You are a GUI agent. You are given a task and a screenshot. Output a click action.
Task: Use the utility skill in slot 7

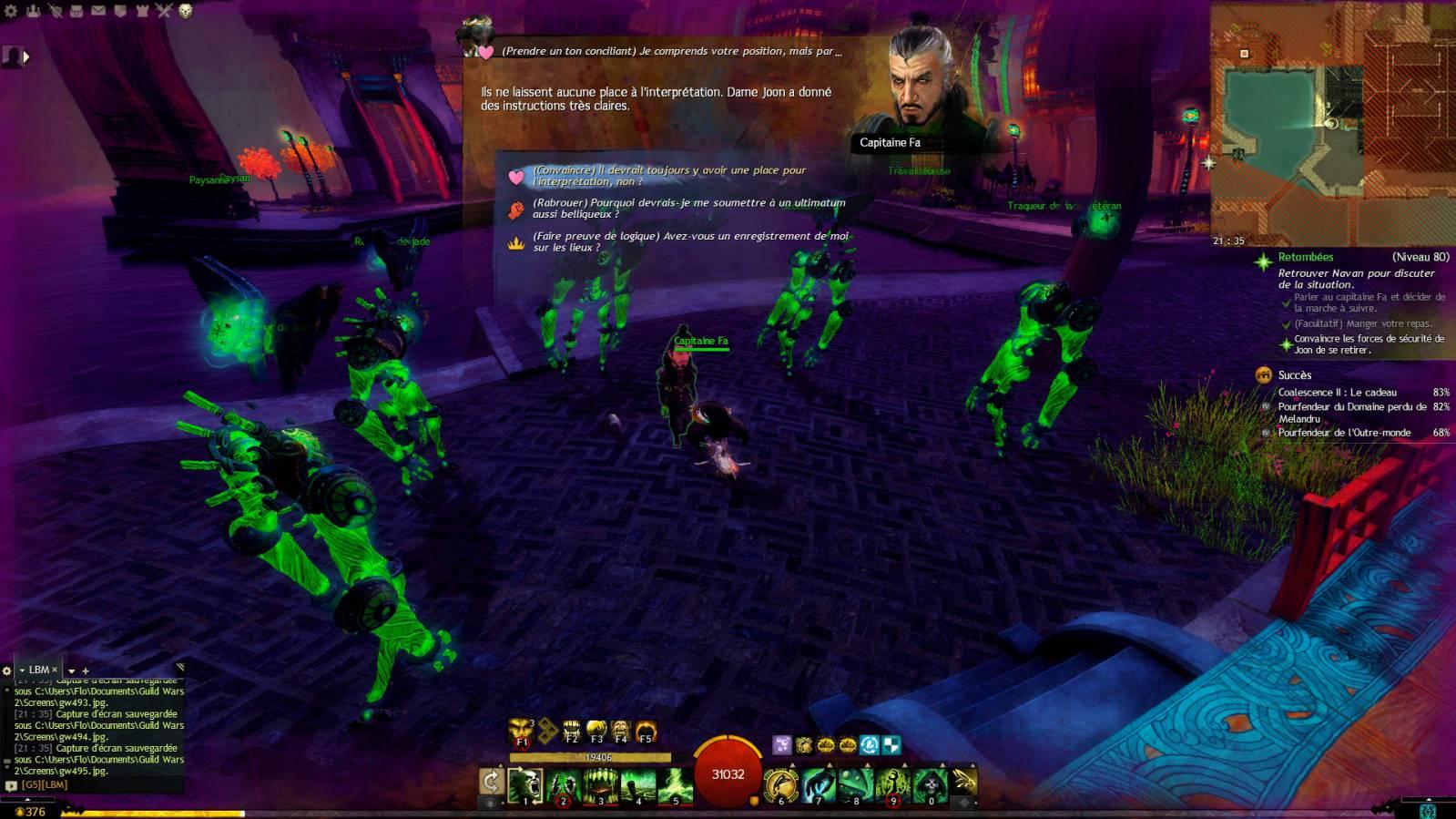click(819, 785)
